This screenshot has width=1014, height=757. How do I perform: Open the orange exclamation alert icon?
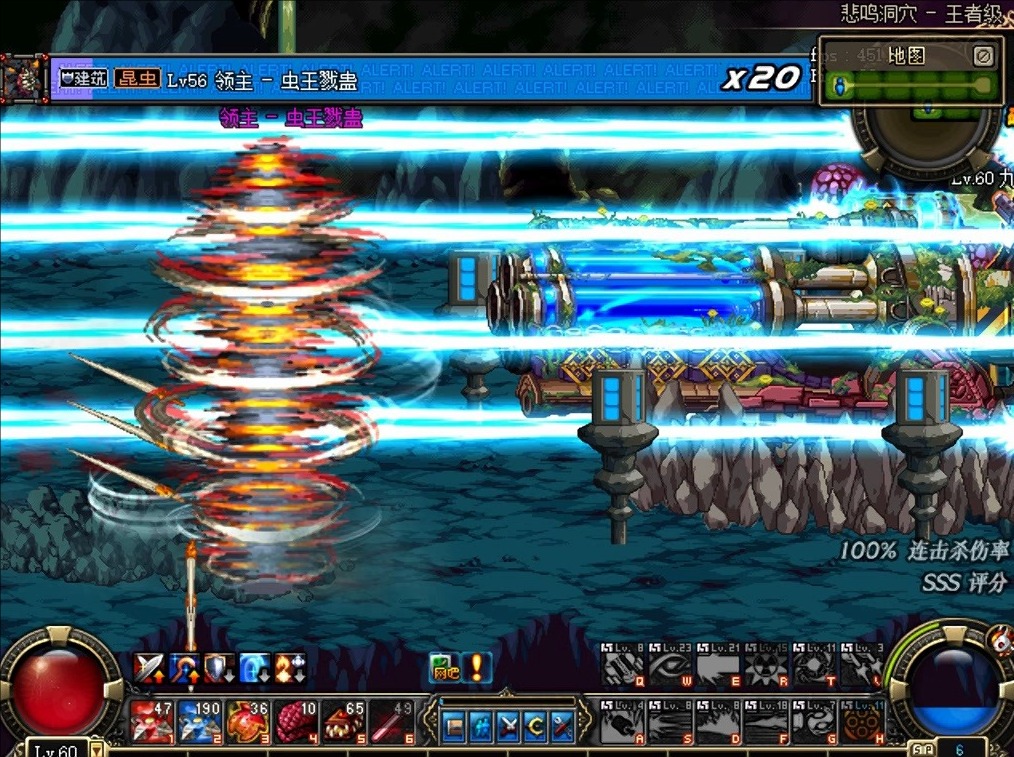tap(477, 667)
